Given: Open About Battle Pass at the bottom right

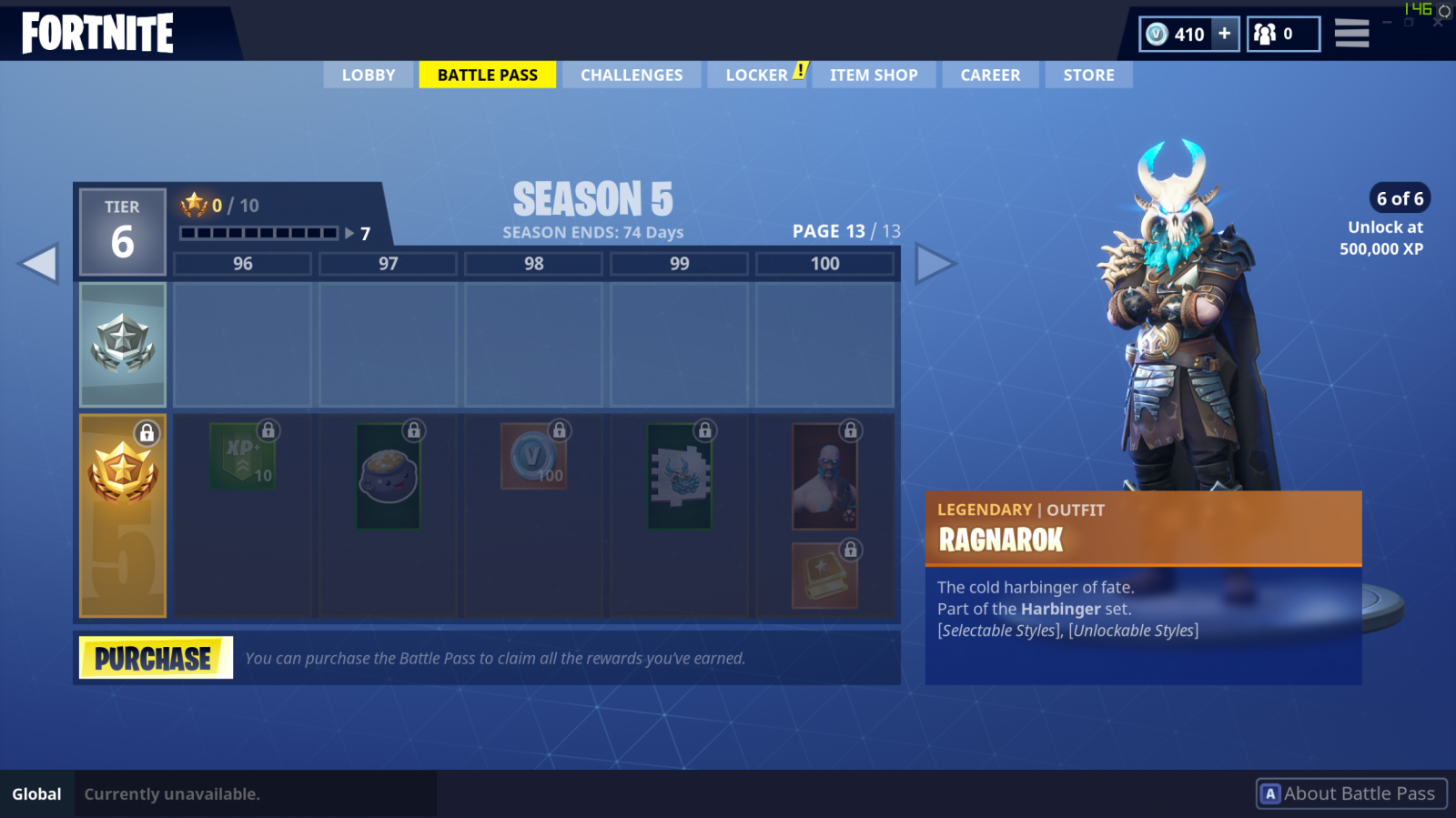Looking at the screenshot, I should 1350,793.
